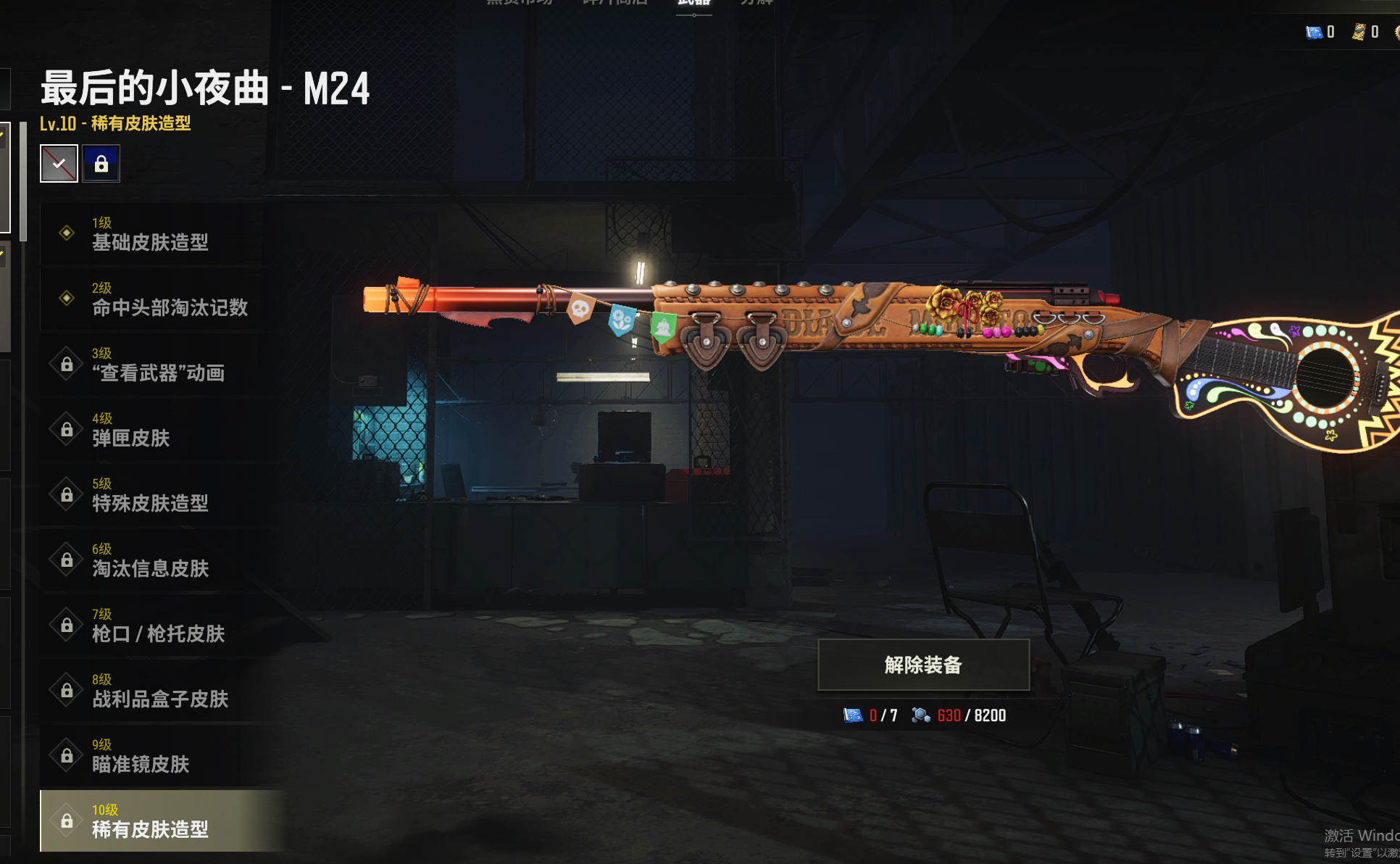Screen dimensions: 1400x864
Task: Click the 解除装备 unequip button
Action: [923, 665]
